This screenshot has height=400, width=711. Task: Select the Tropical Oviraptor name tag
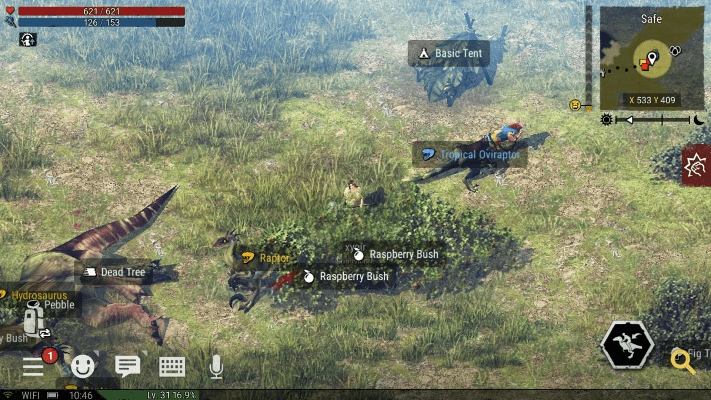click(469, 154)
